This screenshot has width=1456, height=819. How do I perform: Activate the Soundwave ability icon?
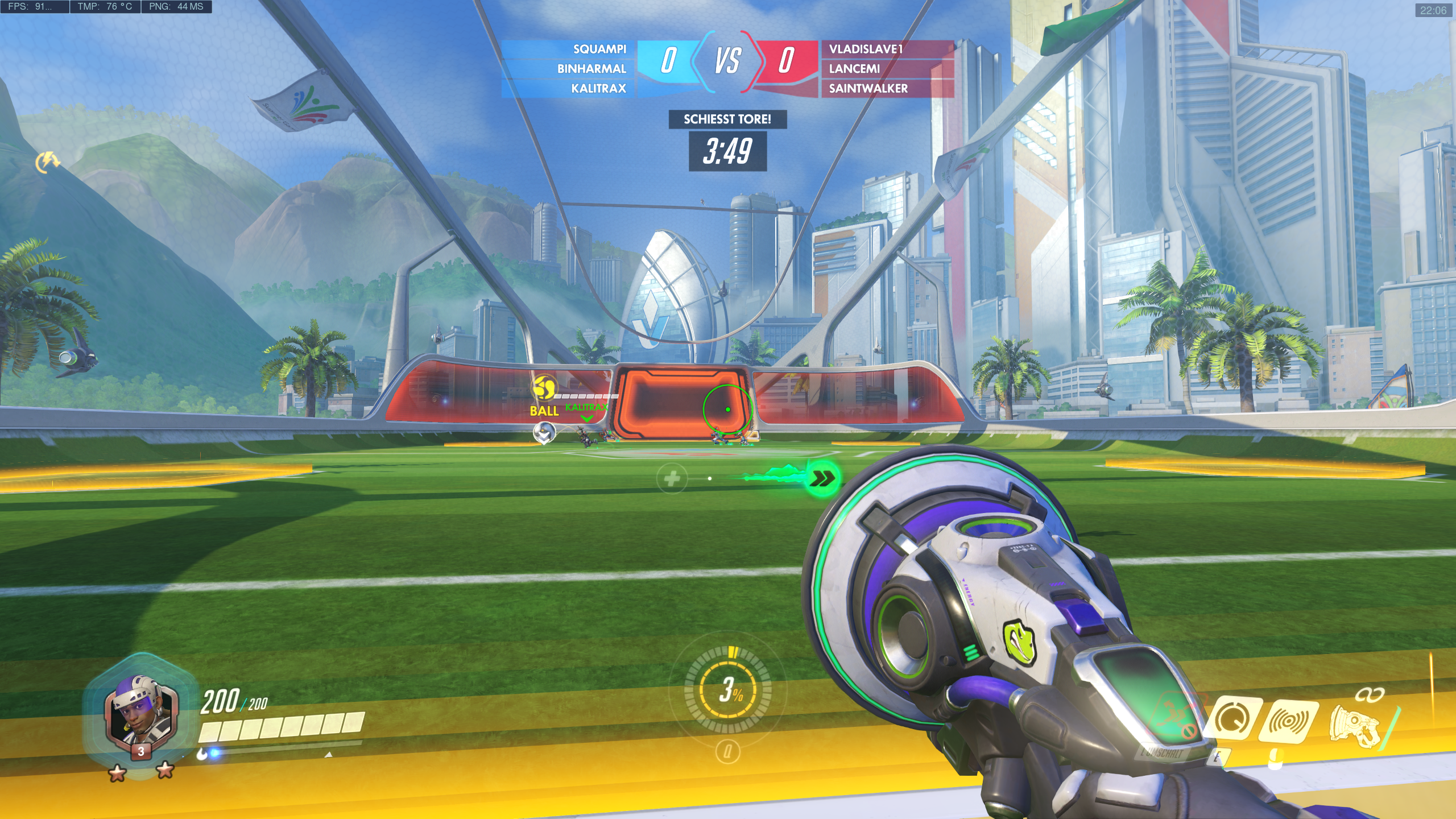[1288, 721]
